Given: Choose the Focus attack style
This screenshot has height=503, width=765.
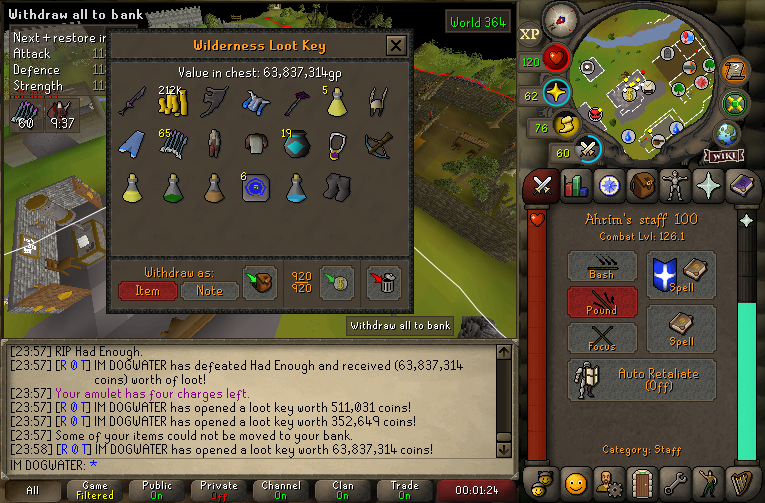Looking at the screenshot, I should [x=602, y=338].
